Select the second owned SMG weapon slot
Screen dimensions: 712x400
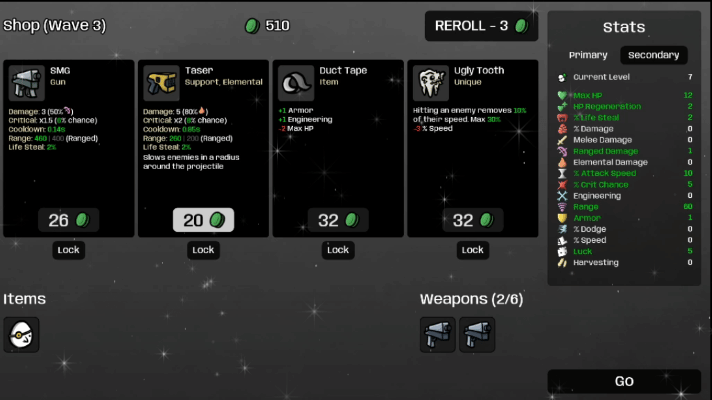(477, 335)
